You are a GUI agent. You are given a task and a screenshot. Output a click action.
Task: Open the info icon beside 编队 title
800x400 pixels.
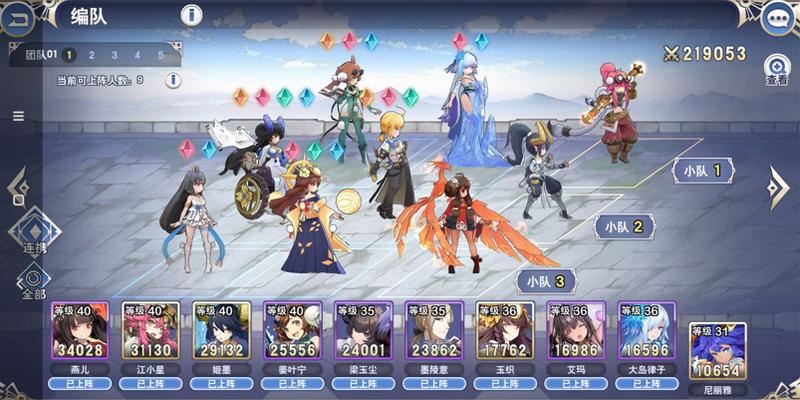[x=192, y=15]
